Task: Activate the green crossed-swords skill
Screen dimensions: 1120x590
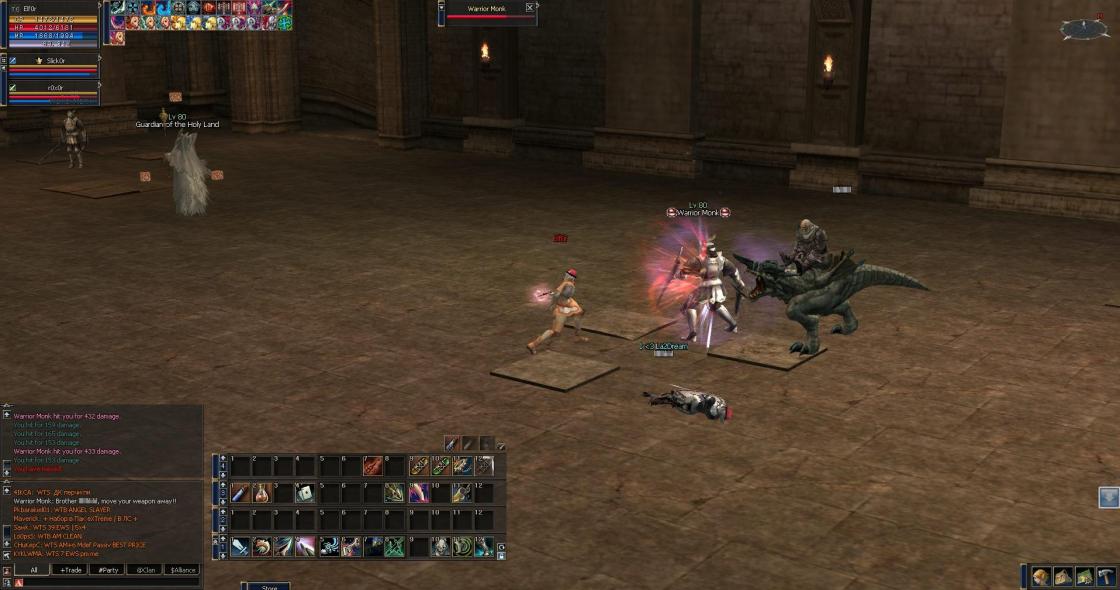Action: coord(394,547)
